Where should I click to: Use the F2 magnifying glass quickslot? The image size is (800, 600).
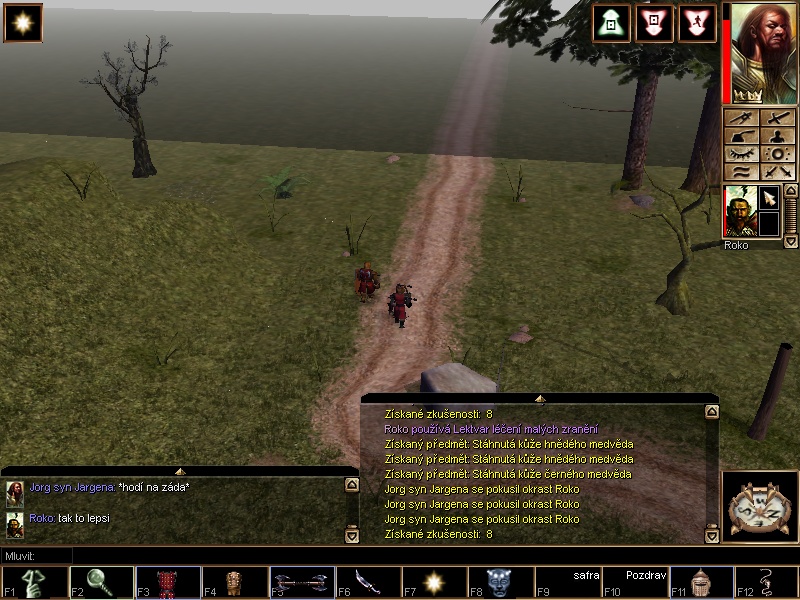pyautogui.click(x=100, y=583)
